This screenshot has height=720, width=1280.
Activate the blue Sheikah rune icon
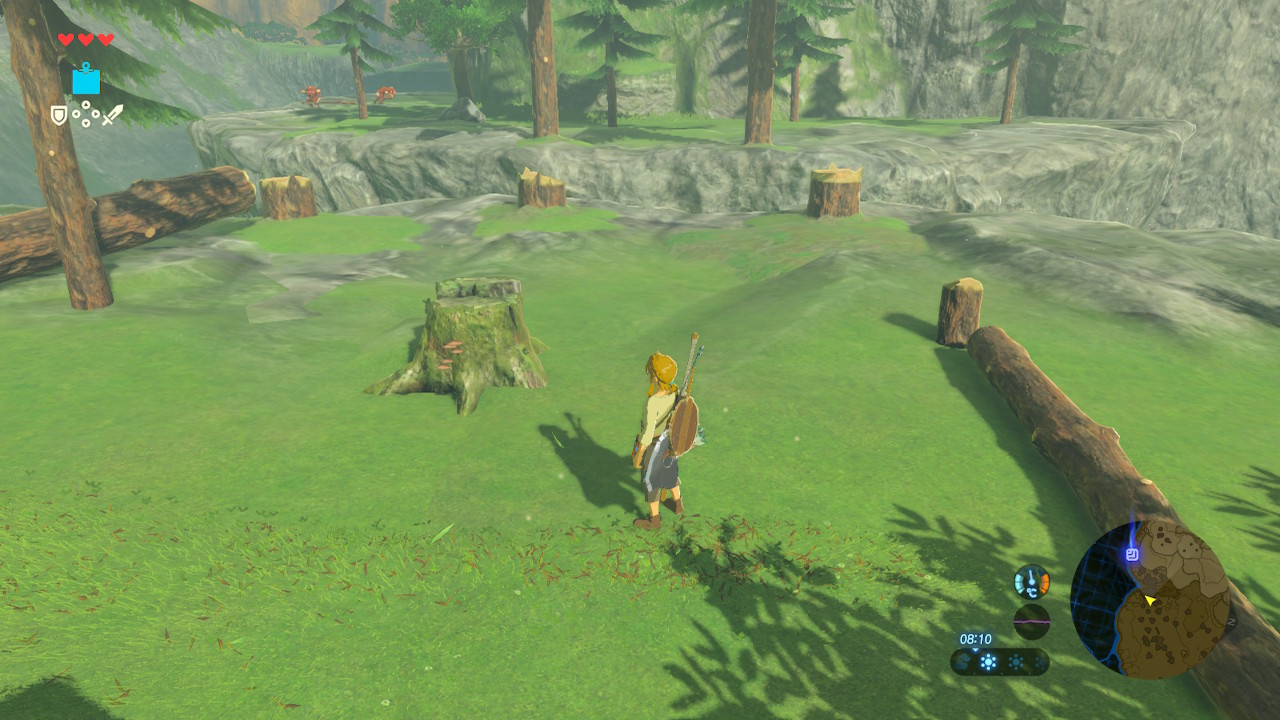[86, 79]
